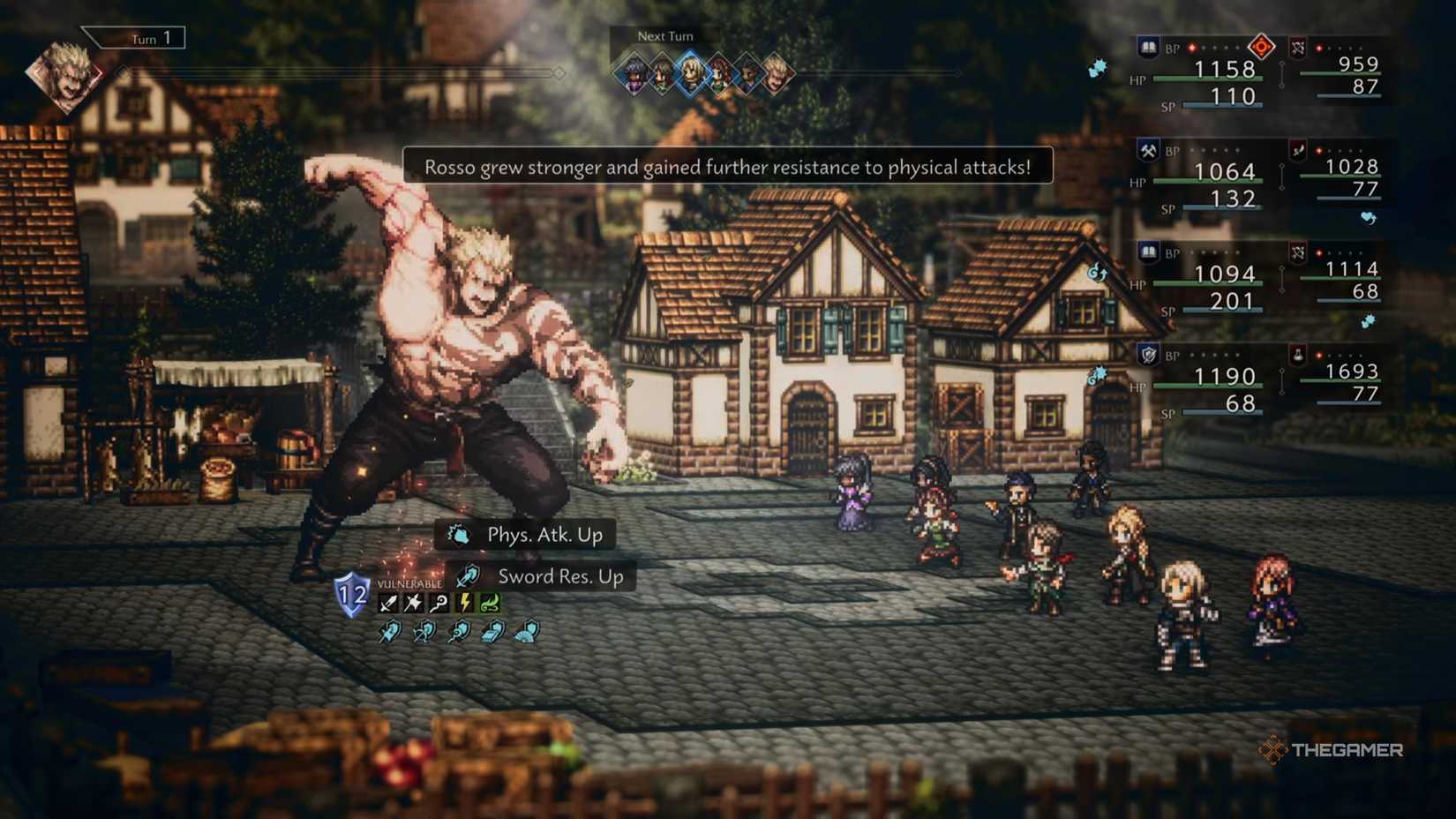Select the wind weakness icon in the vulnerability row
This screenshot has width=1456, height=819.
491,603
